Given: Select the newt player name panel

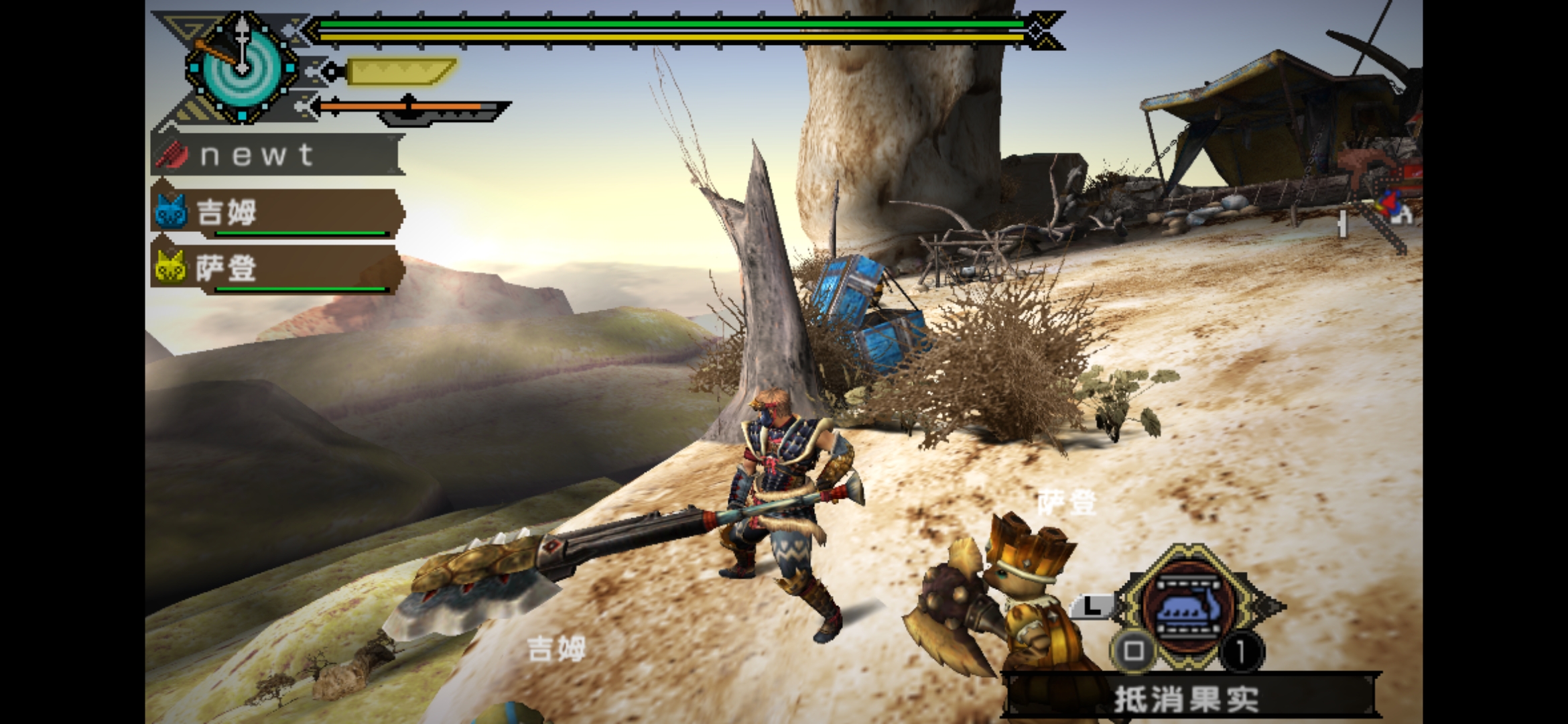Looking at the screenshot, I should click(276, 155).
